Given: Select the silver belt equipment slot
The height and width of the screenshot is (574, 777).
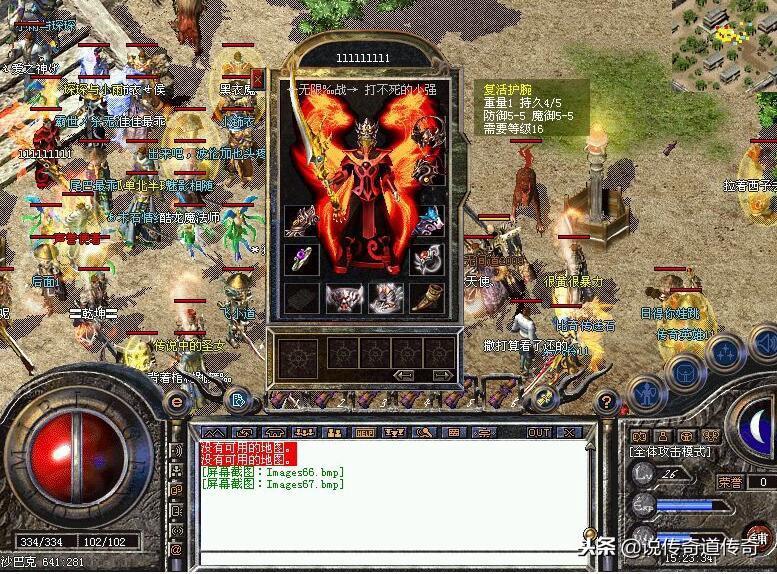Looking at the screenshot, I should (x=342, y=296).
